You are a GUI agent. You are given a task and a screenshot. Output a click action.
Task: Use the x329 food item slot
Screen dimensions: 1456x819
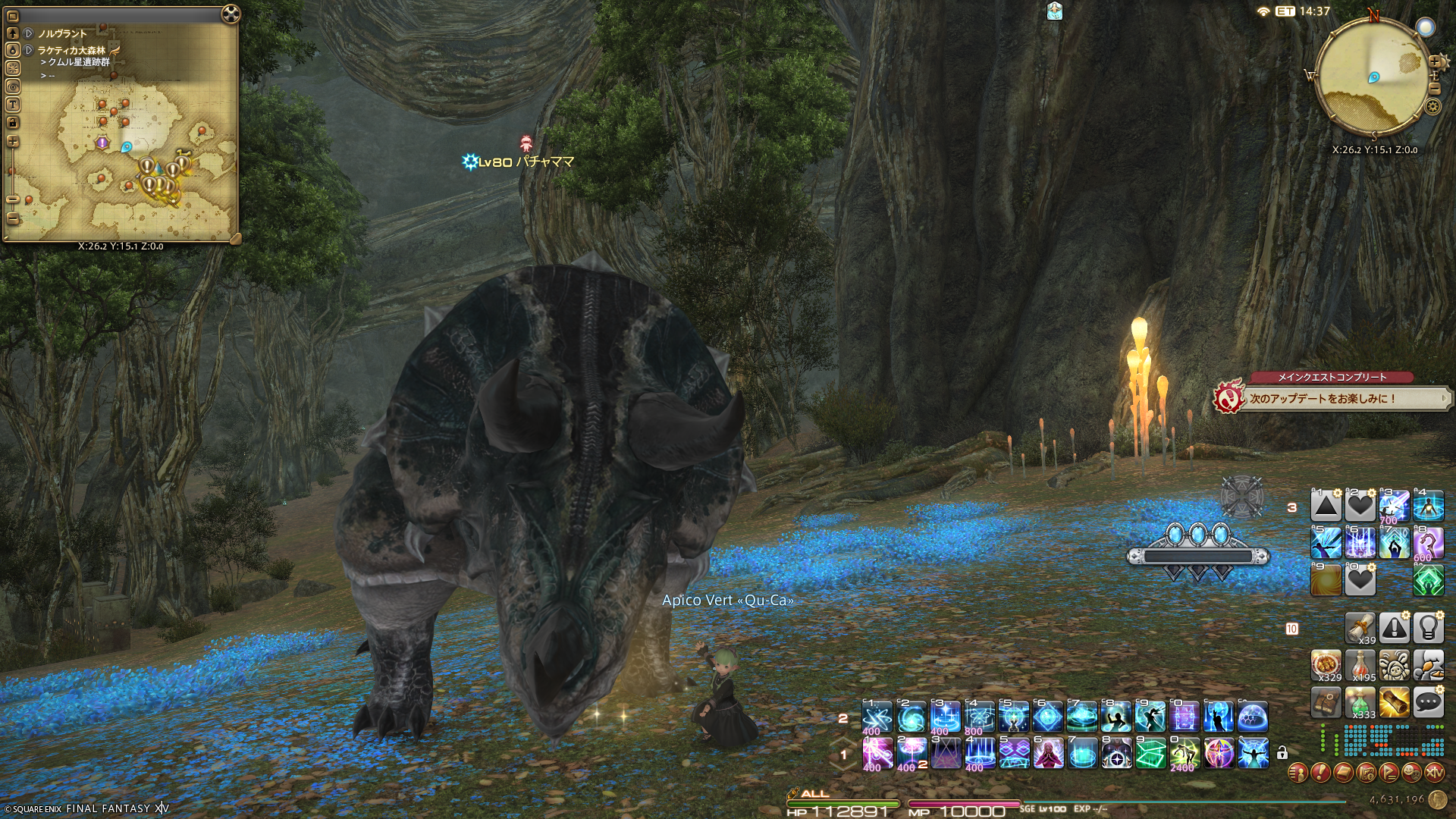point(1326,665)
